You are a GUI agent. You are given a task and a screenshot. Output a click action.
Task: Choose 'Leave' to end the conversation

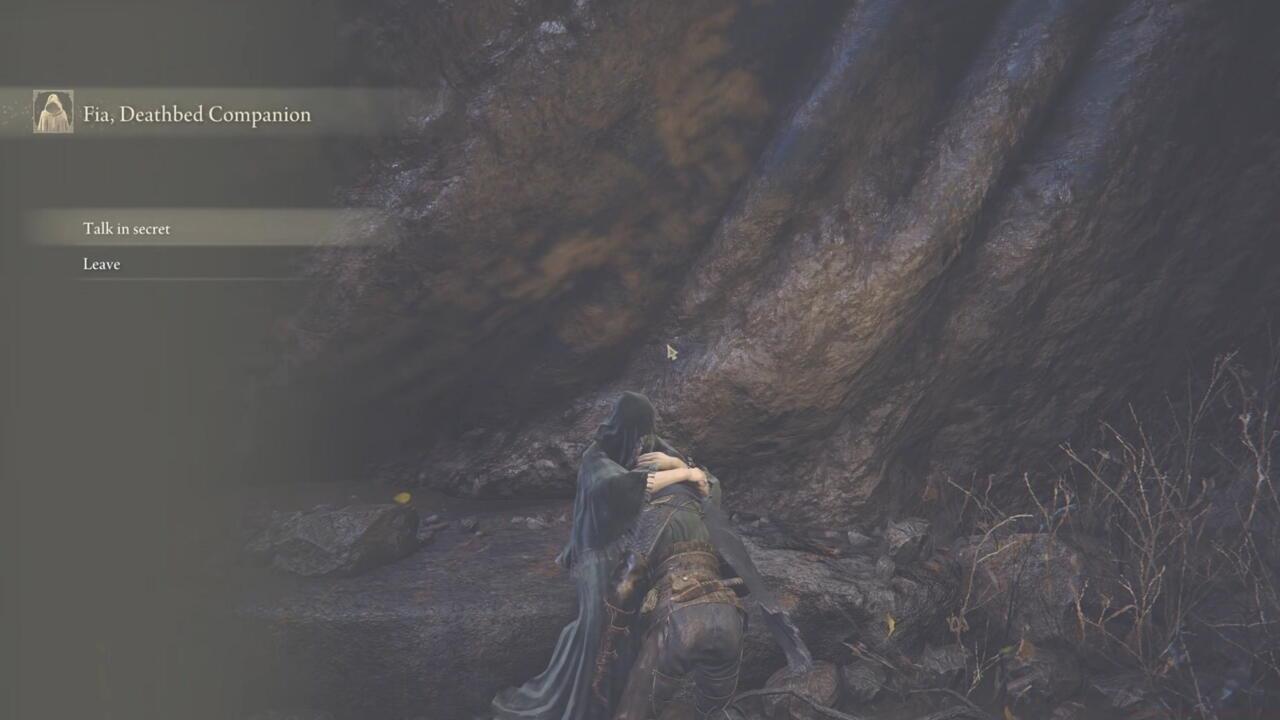point(101,263)
